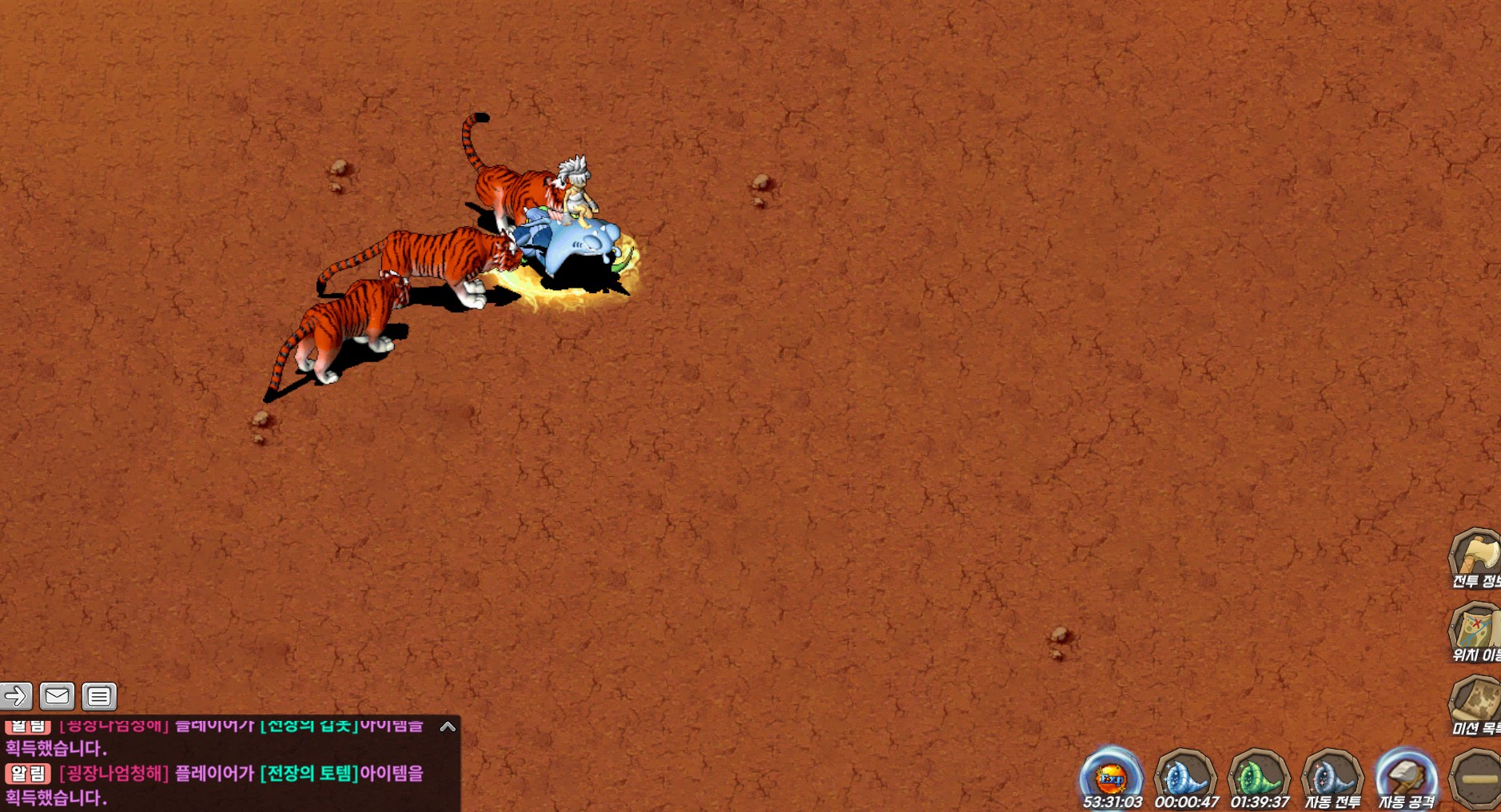The image size is (1501, 812).
Task: Expand the chat log with the up arrow
Action: pyautogui.click(x=448, y=726)
